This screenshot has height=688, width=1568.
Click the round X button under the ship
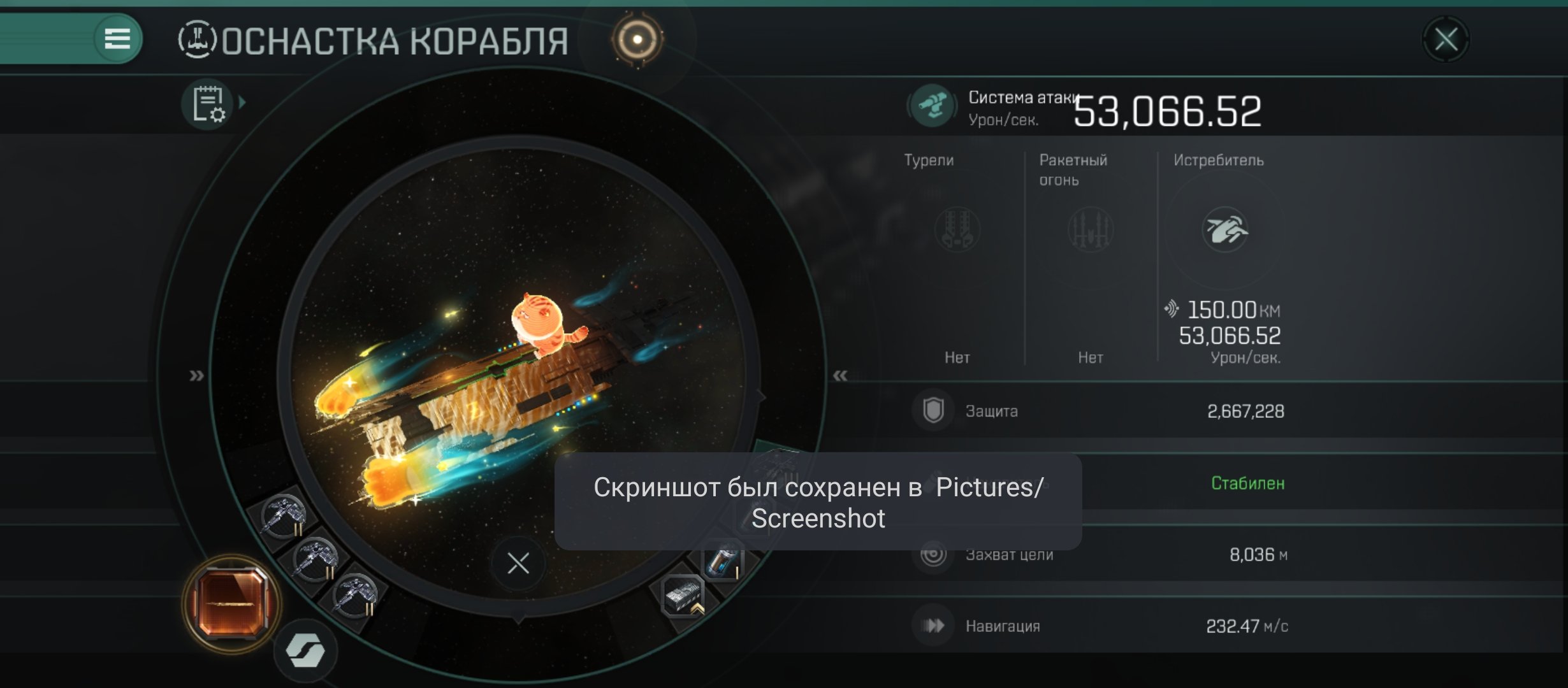click(x=518, y=563)
